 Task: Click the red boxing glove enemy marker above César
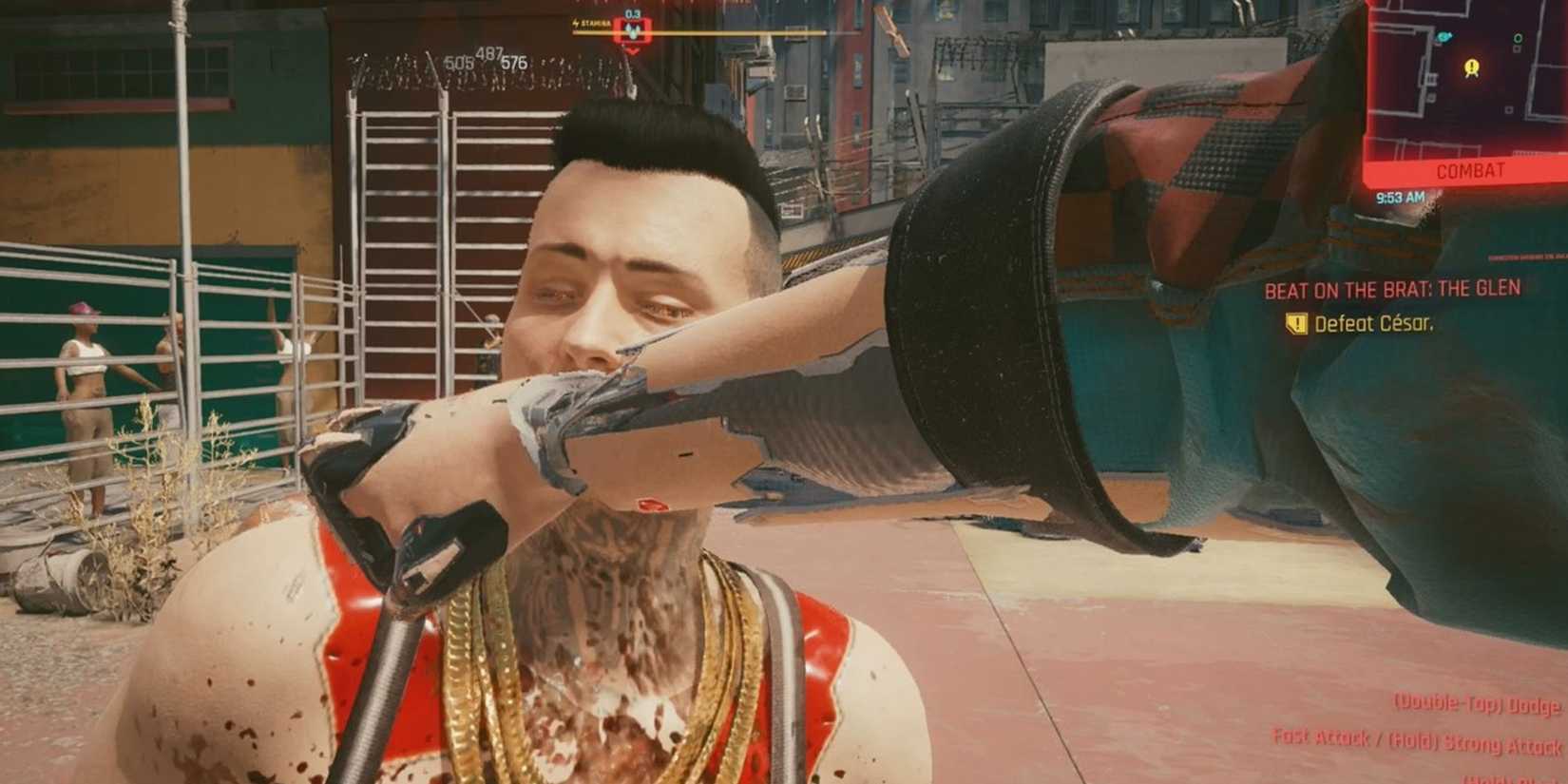[632, 31]
